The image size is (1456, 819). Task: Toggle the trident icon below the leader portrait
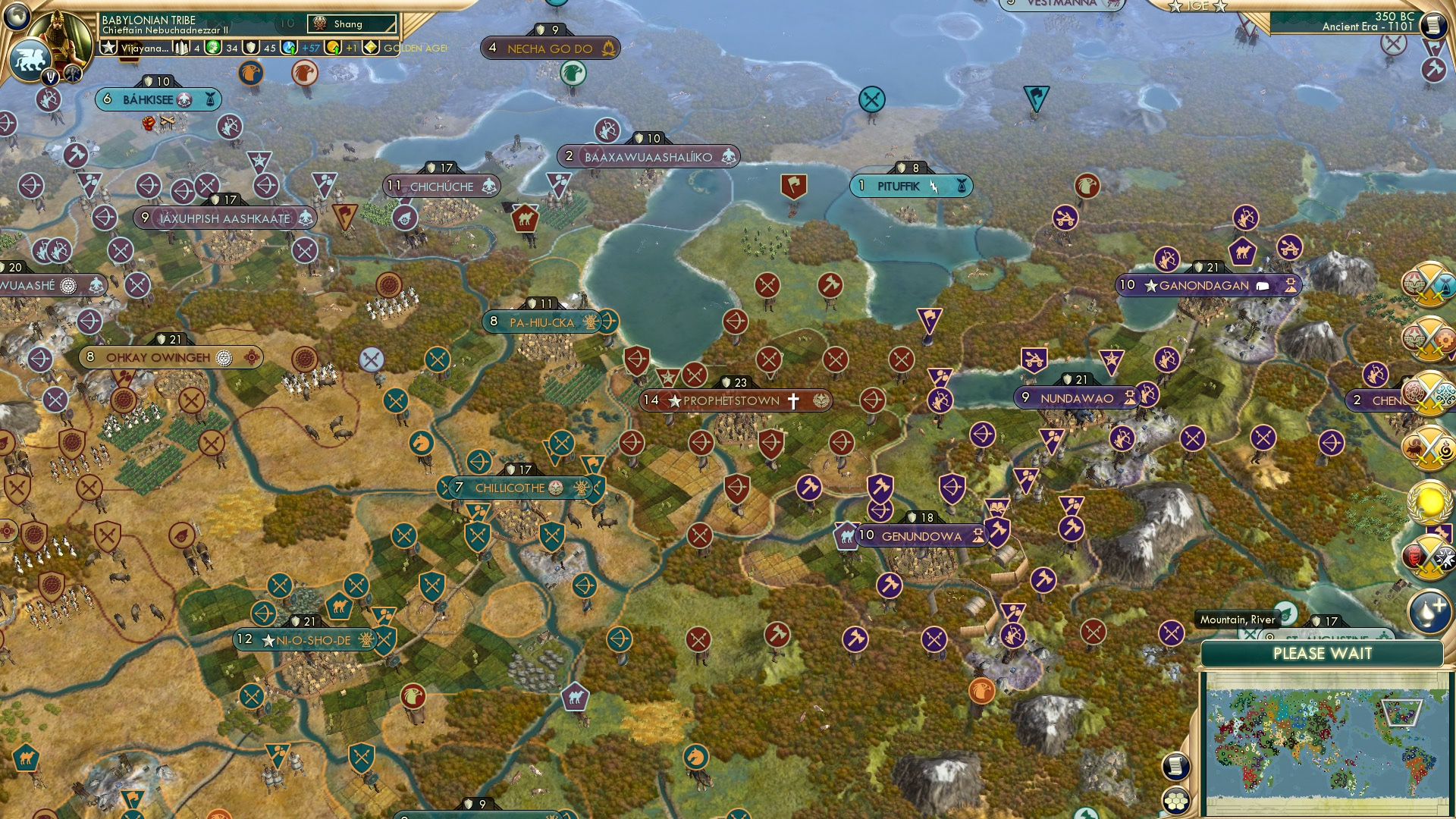pos(50,77)
